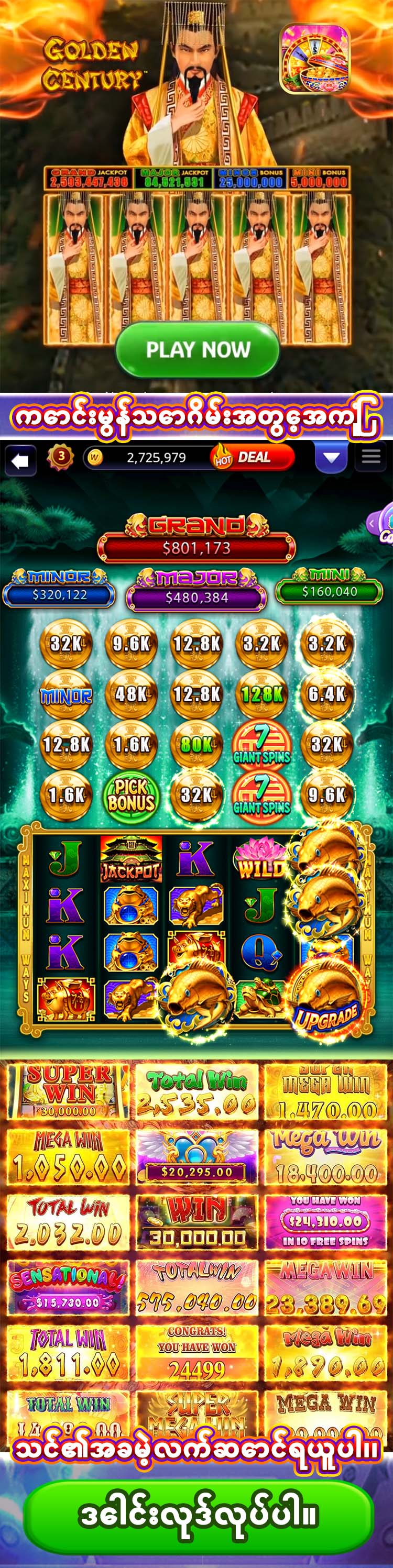Open the HOT DEAL offer
The width and height of the screenshot is (393, 1568).
click(252, 458)
